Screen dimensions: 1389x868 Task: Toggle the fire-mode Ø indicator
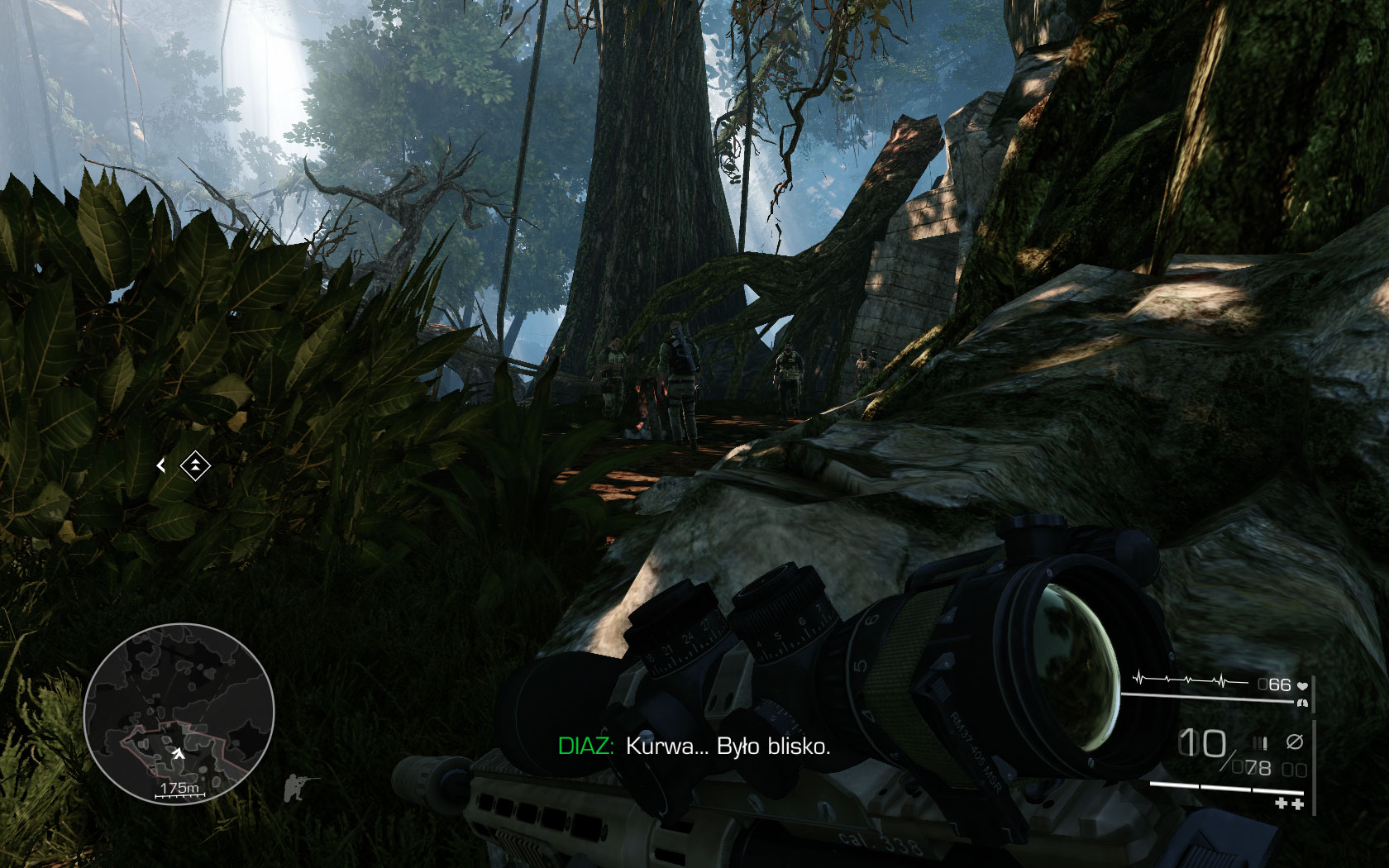1295,742
